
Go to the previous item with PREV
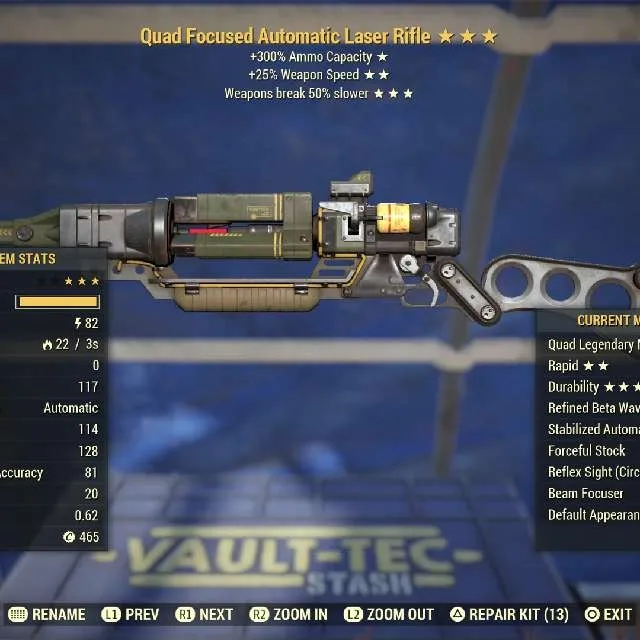tap(132, 615)
